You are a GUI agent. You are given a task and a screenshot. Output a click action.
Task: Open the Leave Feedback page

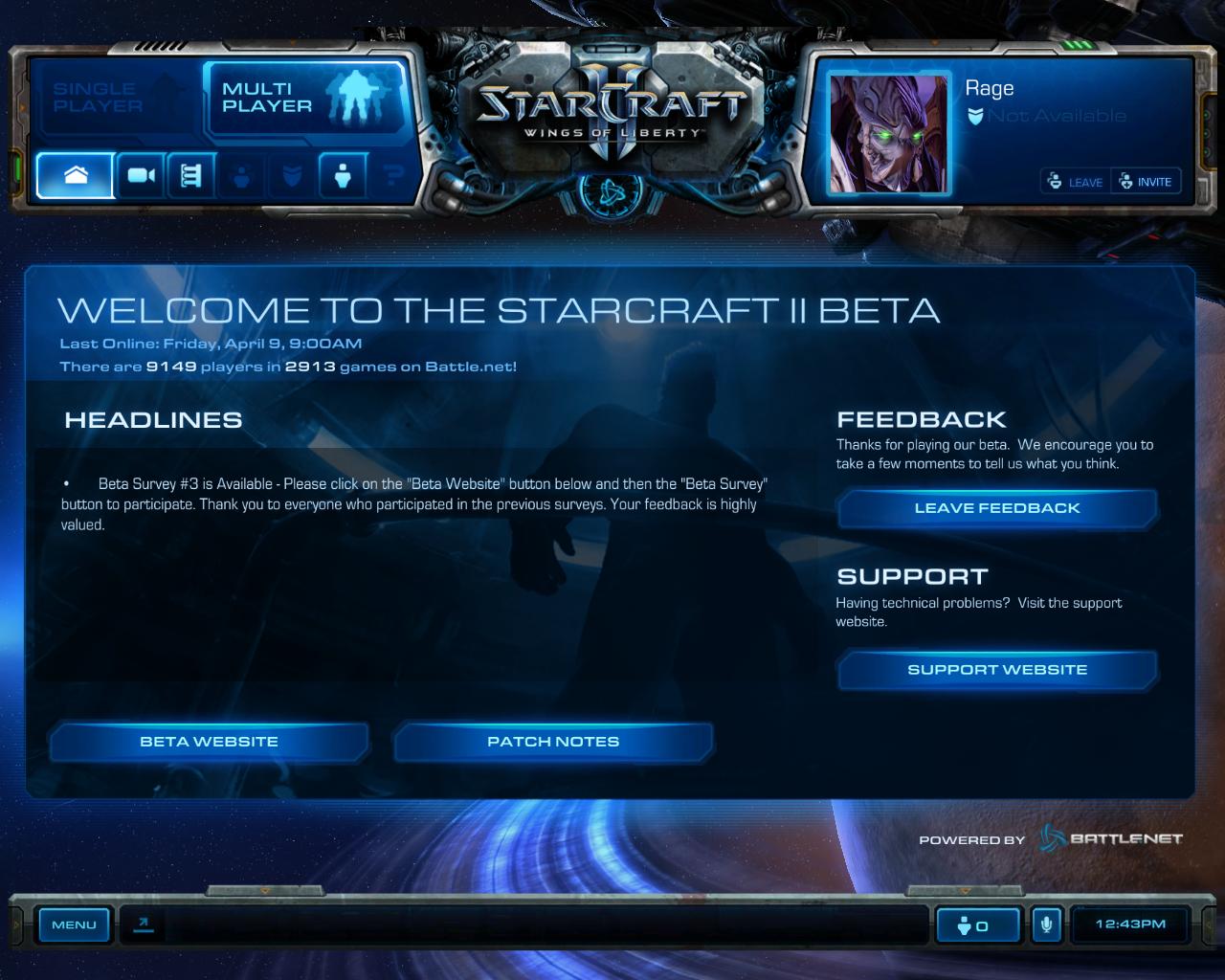[x=996, y=508]
